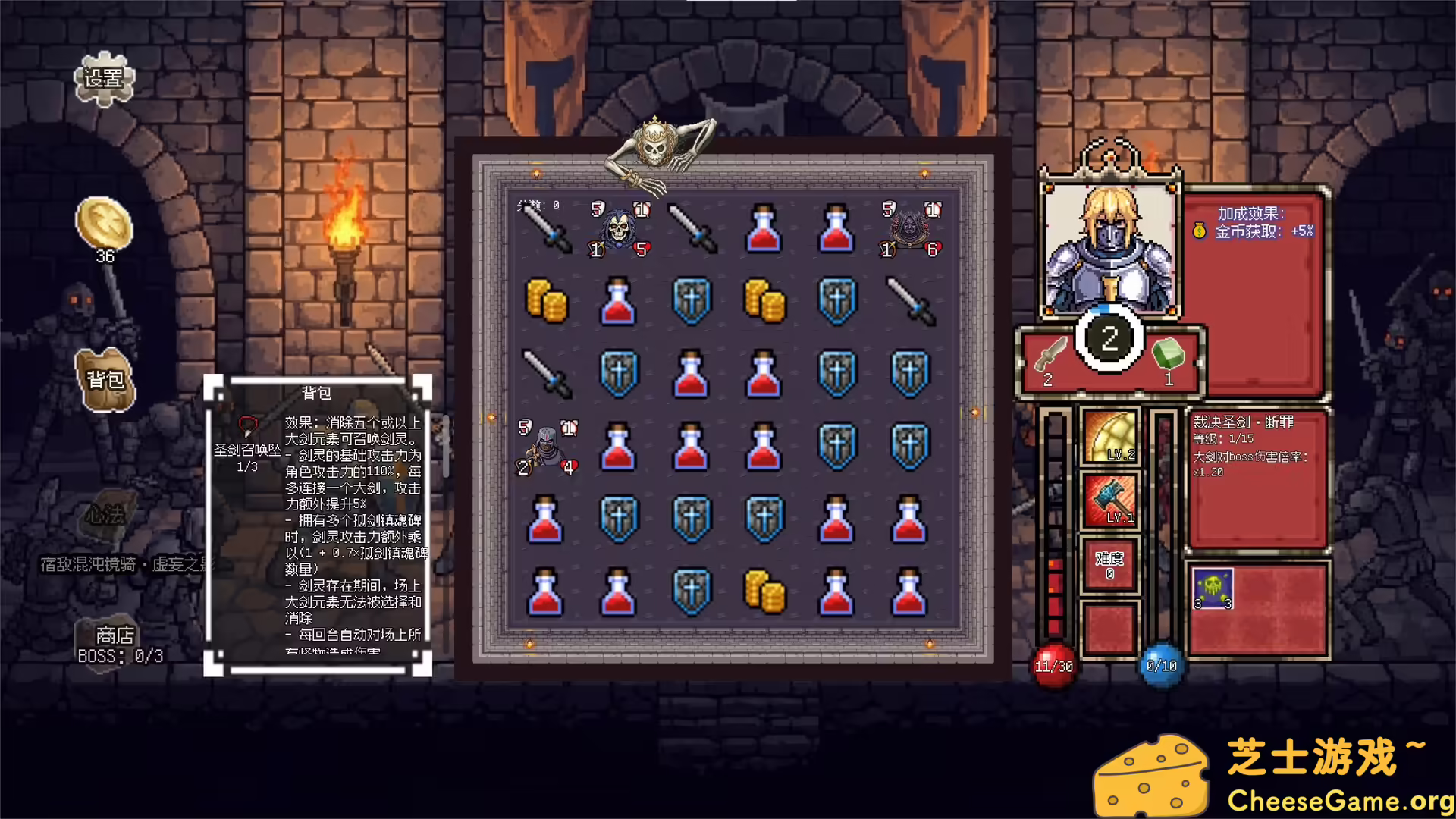The image size is (1456, 819).
Task: Click the dagger attack stat icon
Action: point(1050,353)
